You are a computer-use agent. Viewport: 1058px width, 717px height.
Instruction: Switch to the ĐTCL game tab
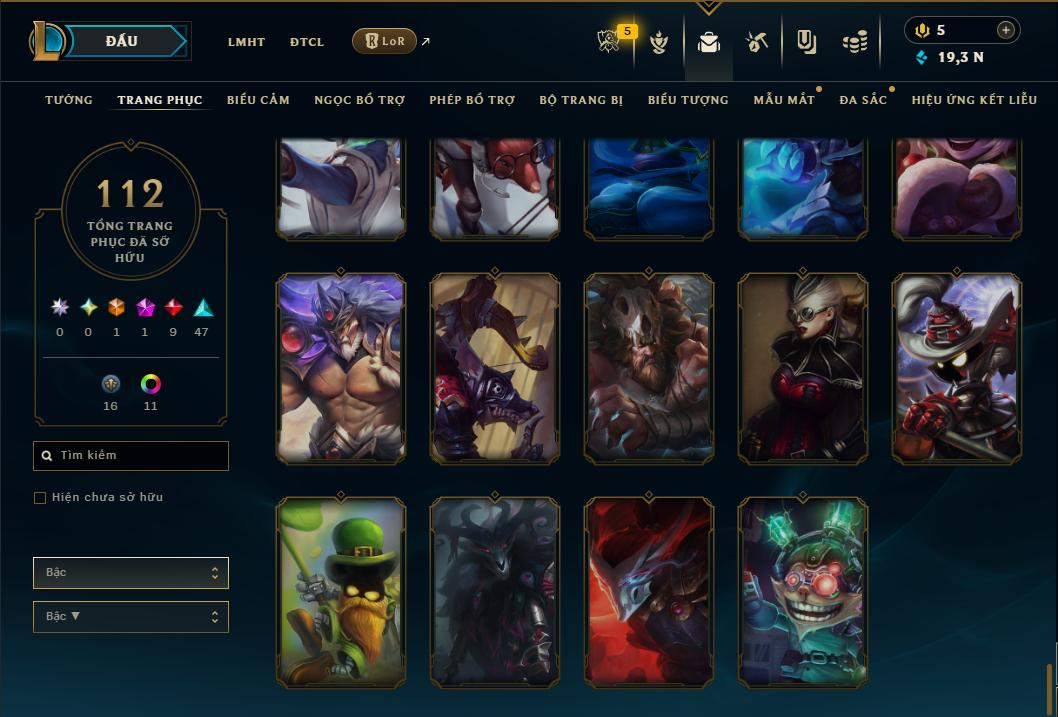[x=307, y=42]
